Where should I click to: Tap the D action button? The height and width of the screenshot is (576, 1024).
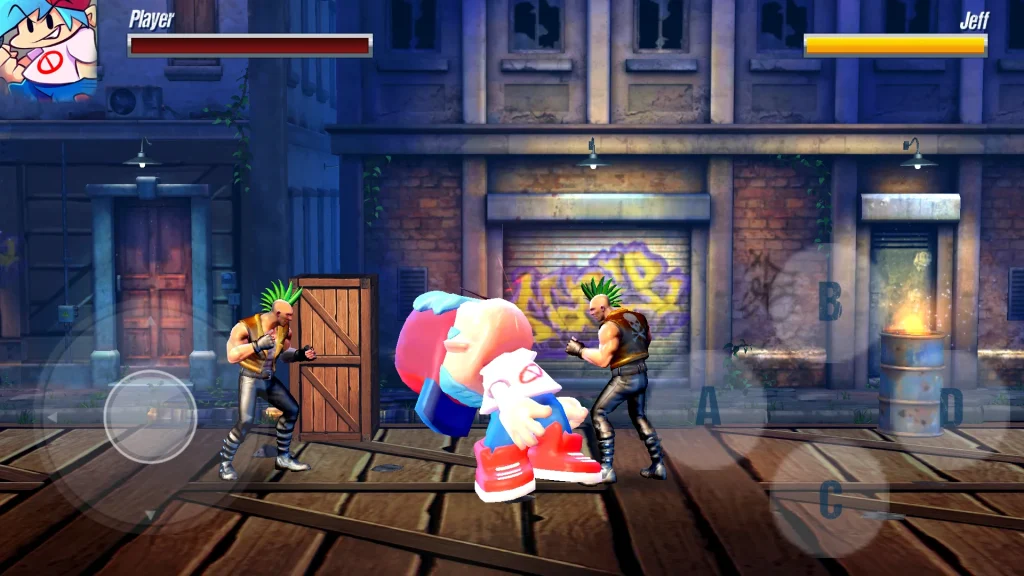pyautogui.click(x=950, y=407)
